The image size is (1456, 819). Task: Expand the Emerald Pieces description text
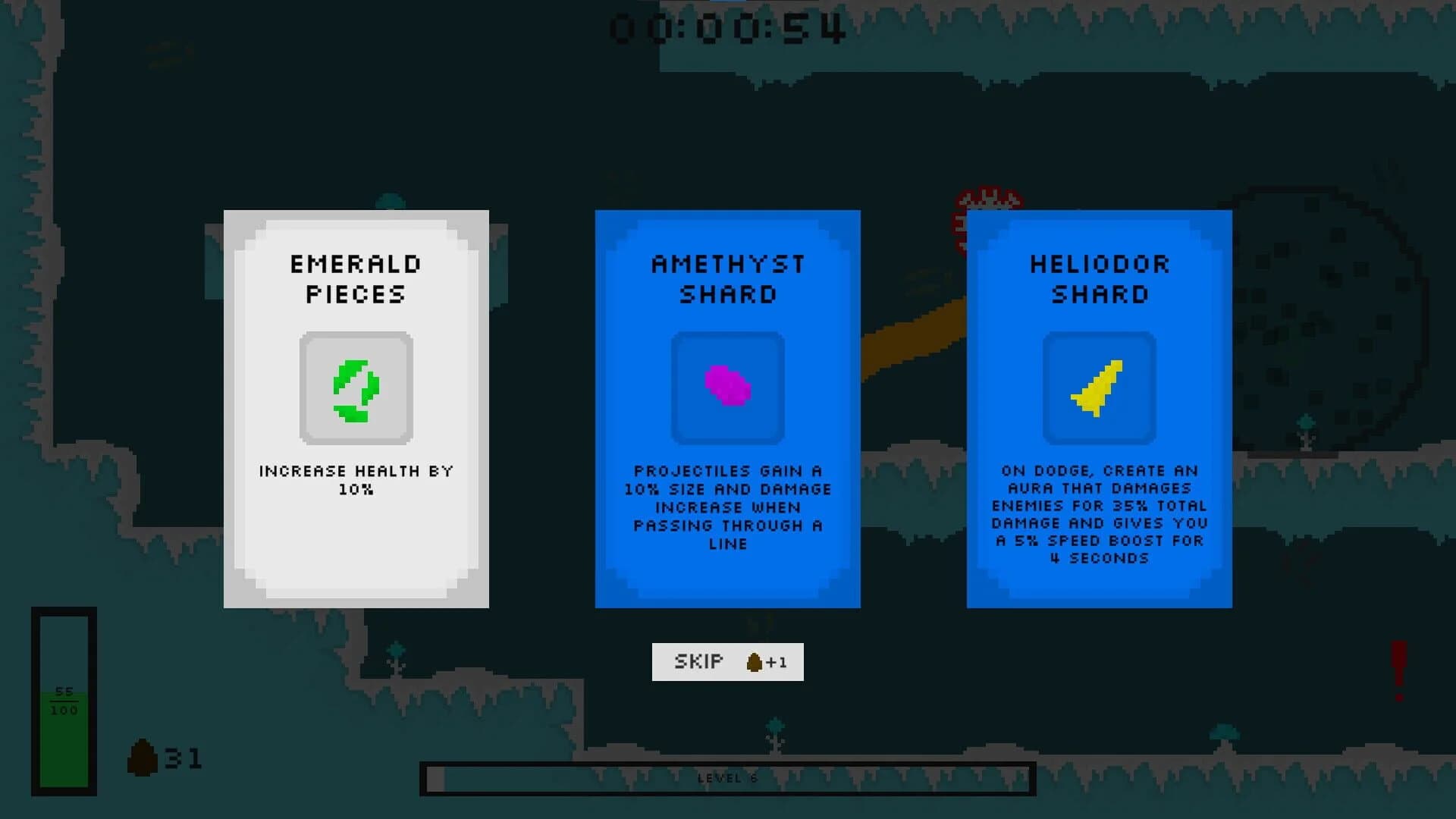[355, 479]
